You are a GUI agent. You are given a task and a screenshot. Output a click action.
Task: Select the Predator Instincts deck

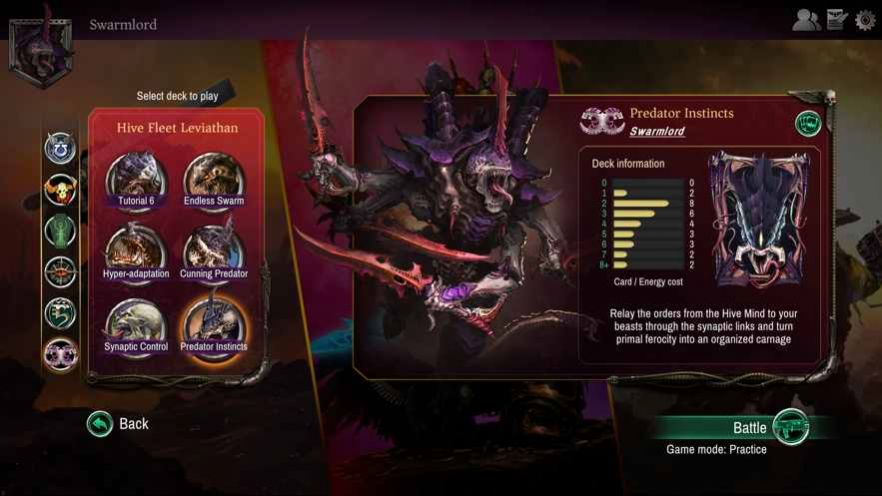click(x=214, y=327)
